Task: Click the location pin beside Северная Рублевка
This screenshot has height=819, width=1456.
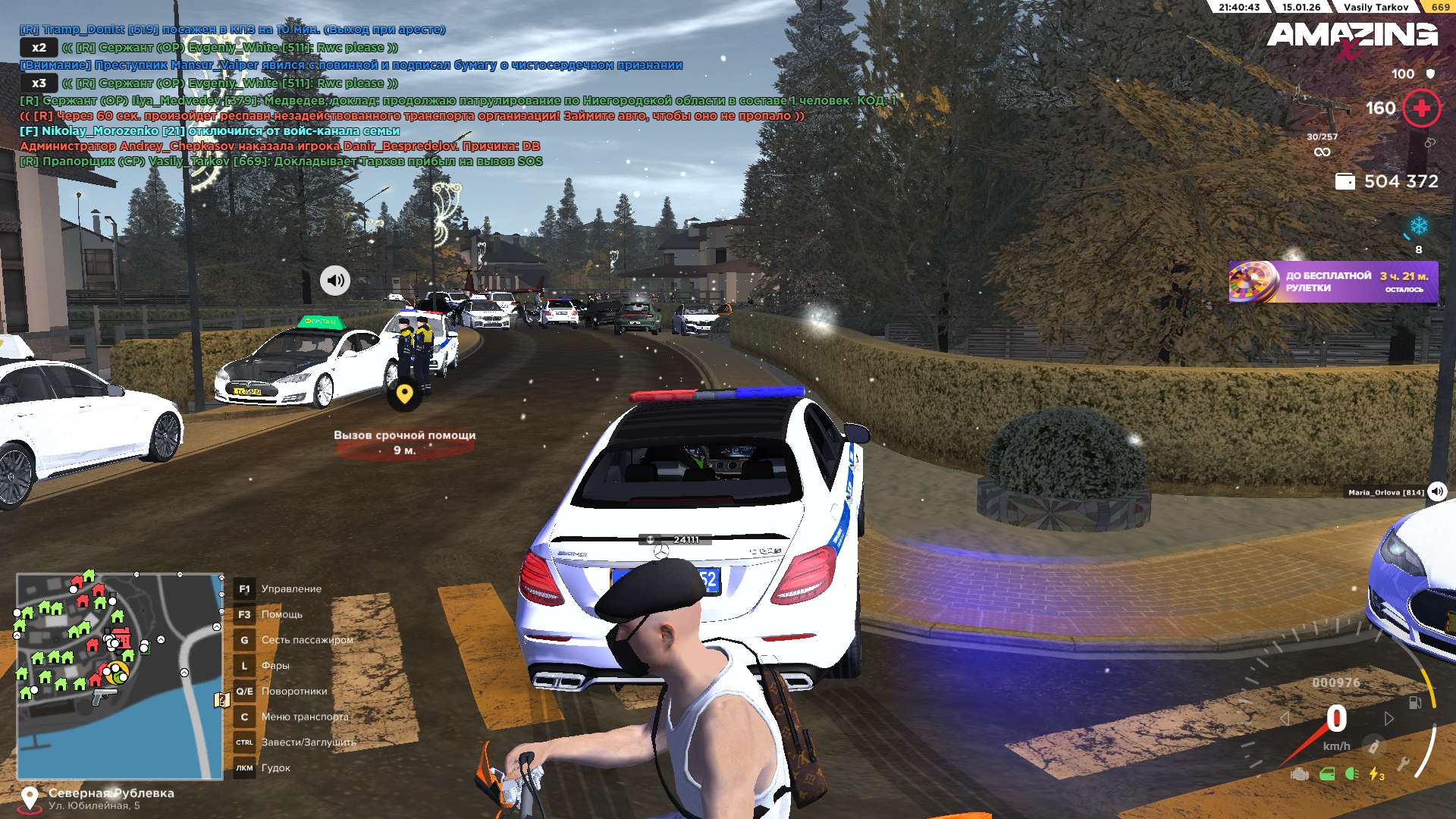Action: pos(30,799)
